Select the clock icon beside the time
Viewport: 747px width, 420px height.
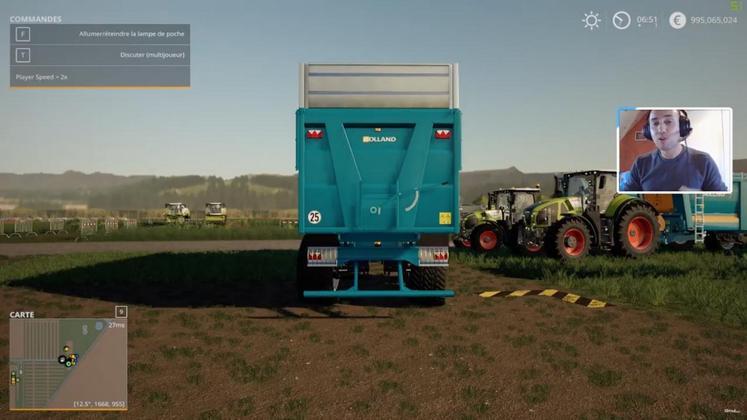(x=621, y=20)
